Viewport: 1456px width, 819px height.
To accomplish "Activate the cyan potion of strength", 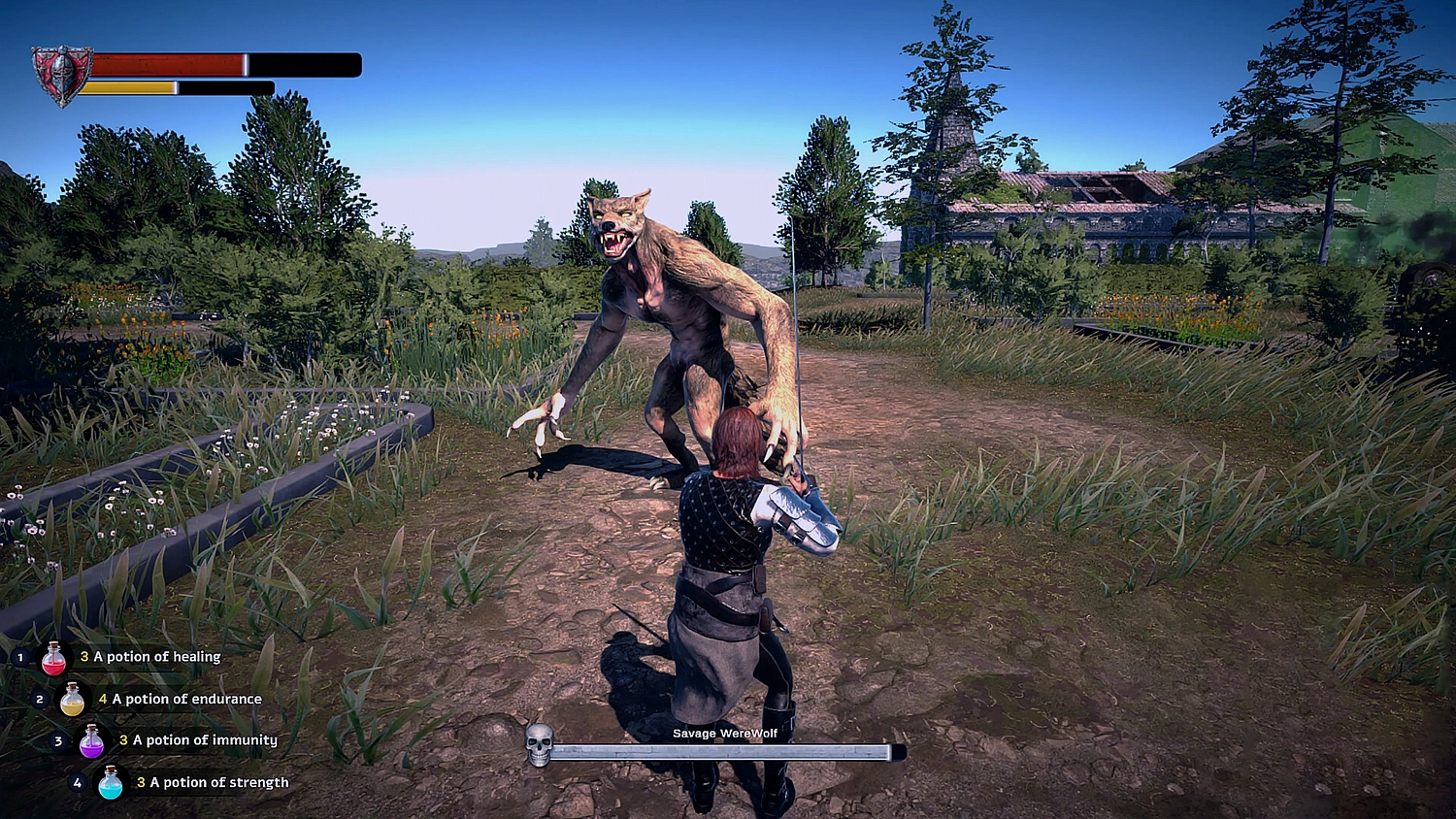I will pos(111,783).
